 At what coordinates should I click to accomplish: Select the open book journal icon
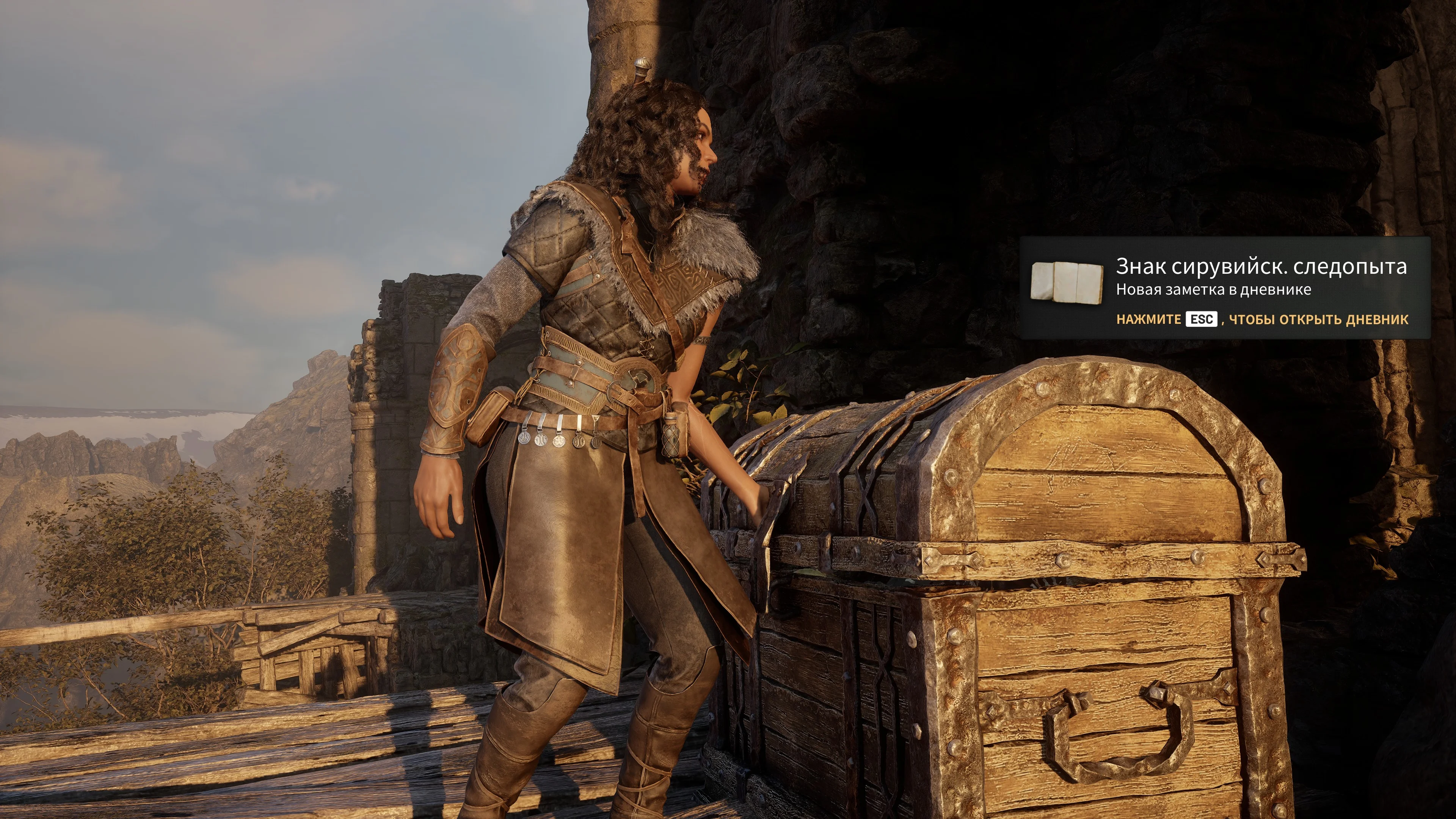pos(1067,281)
